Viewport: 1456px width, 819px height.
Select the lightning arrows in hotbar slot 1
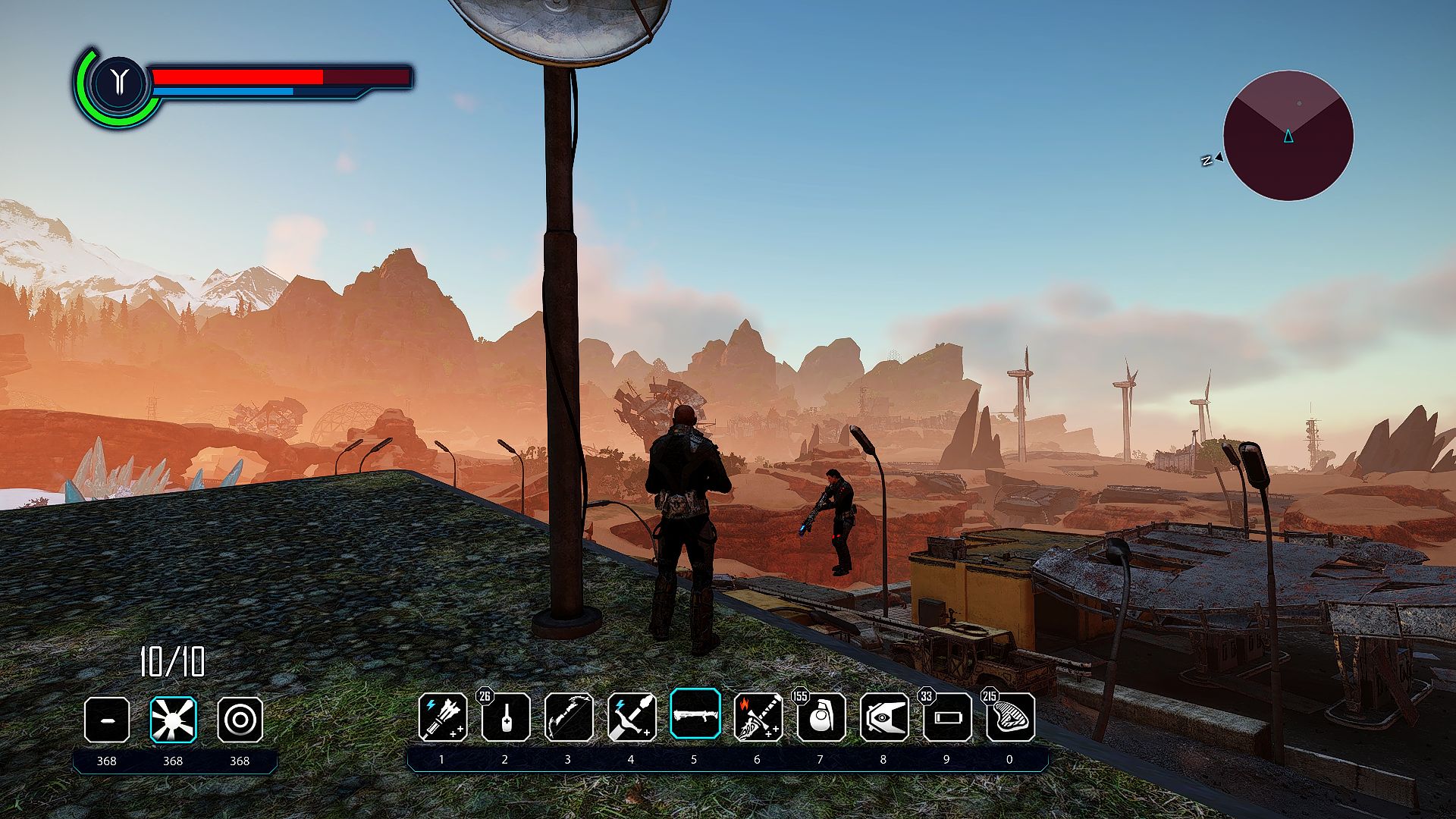[443, 717]
